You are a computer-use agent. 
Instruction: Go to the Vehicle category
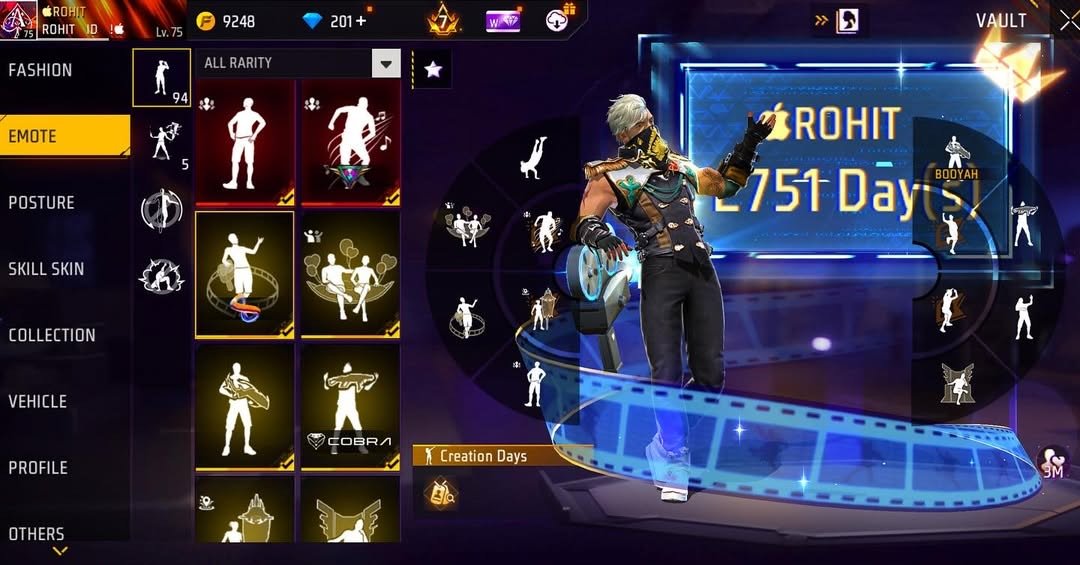tap(38, 401)
